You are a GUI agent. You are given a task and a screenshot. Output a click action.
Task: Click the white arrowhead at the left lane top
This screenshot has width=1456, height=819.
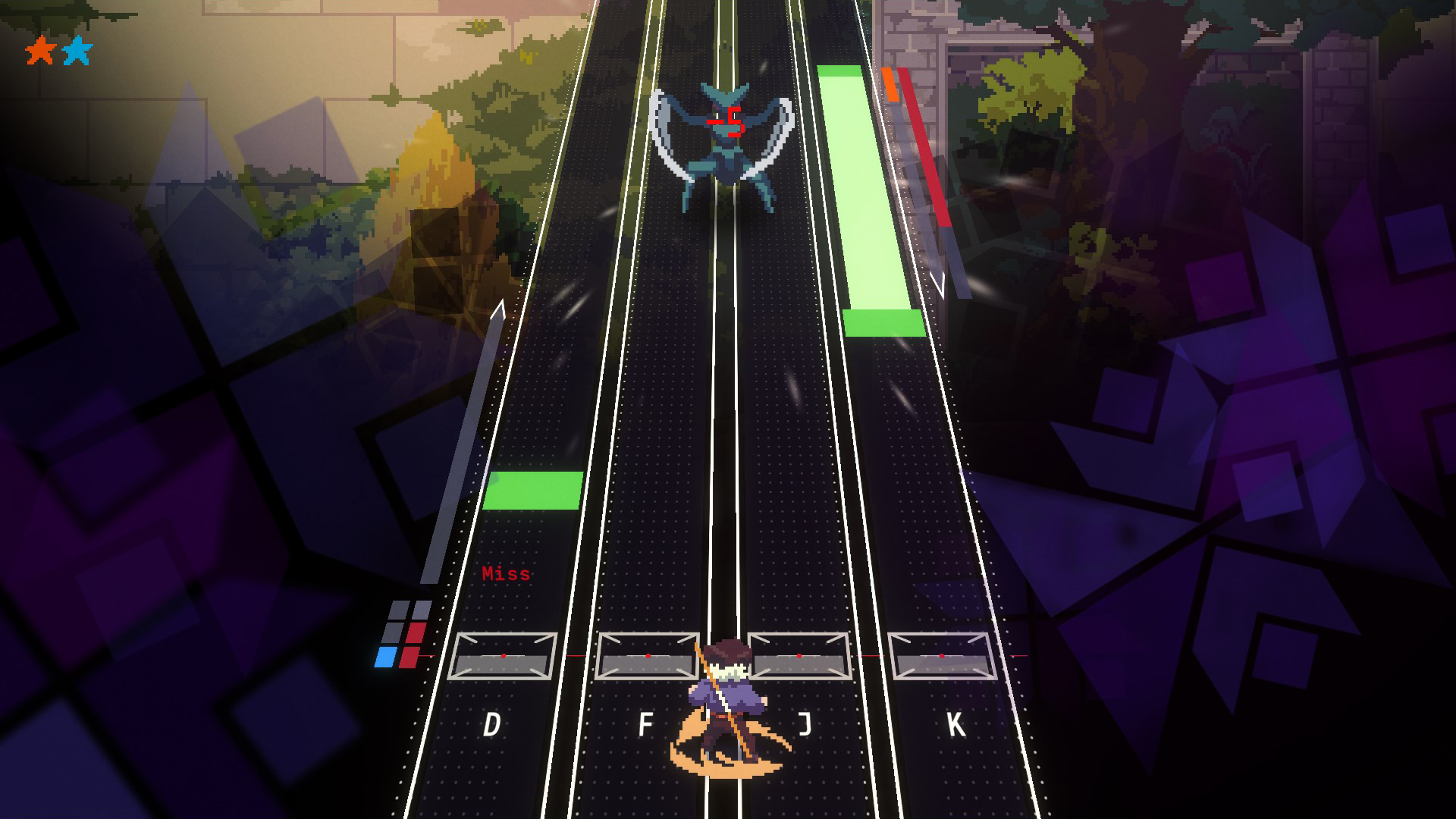[x=499, y=307]
